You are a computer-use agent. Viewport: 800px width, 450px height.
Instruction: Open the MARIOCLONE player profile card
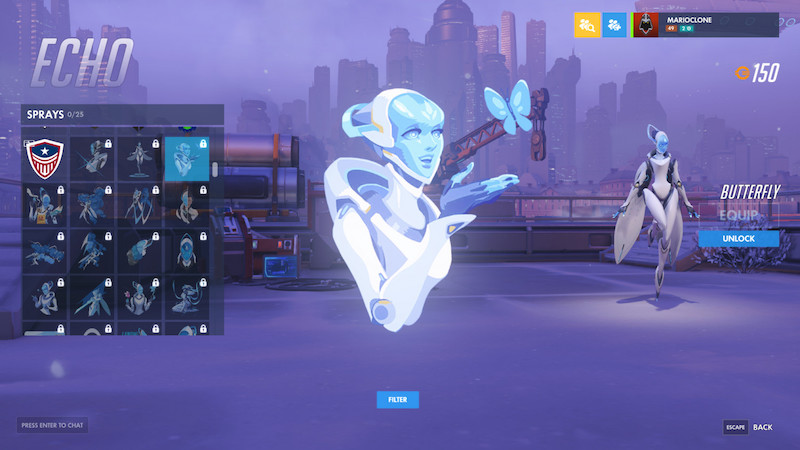click(705, 25)
